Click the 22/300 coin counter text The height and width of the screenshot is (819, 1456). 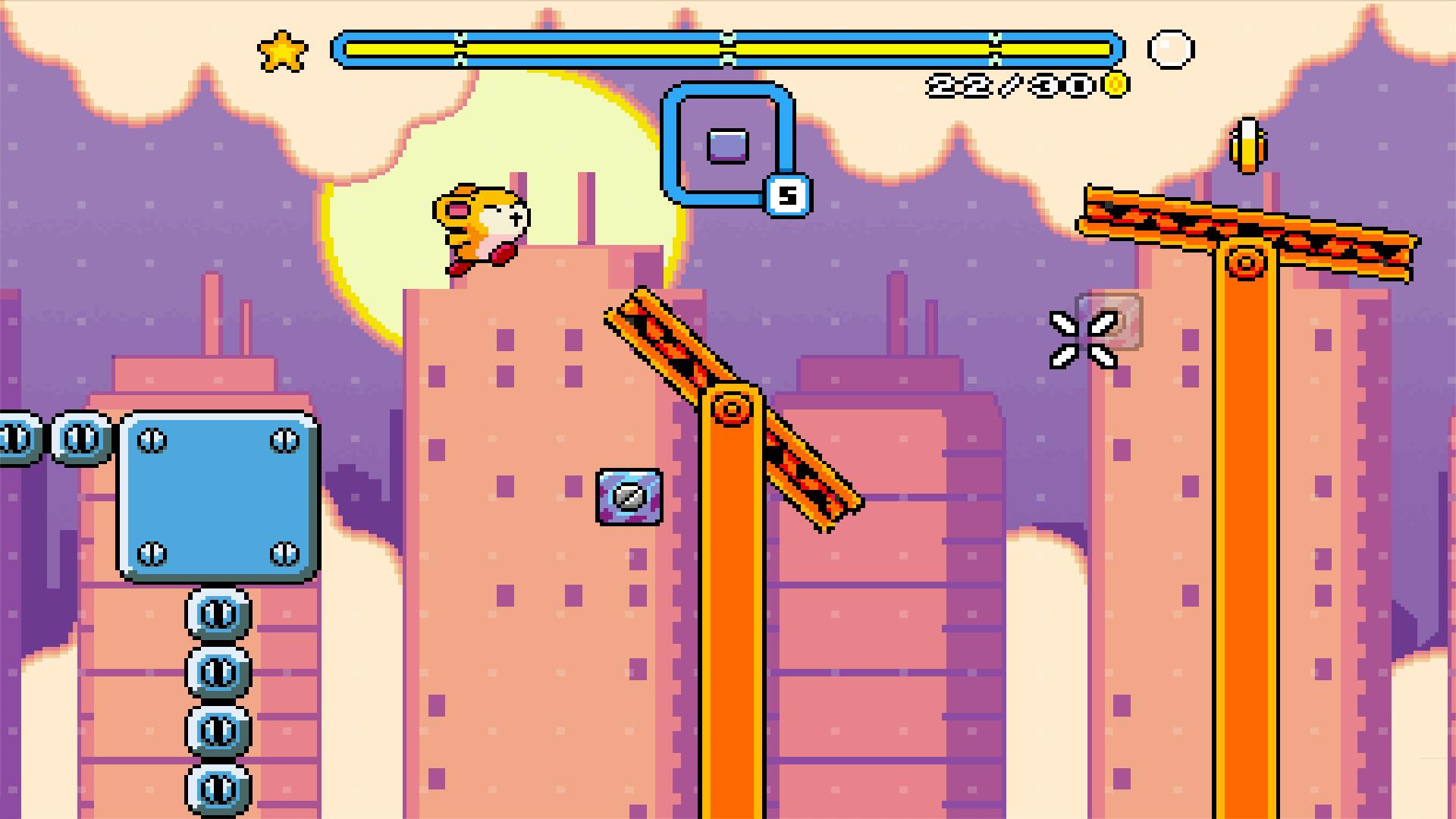tap(1009, 85)
